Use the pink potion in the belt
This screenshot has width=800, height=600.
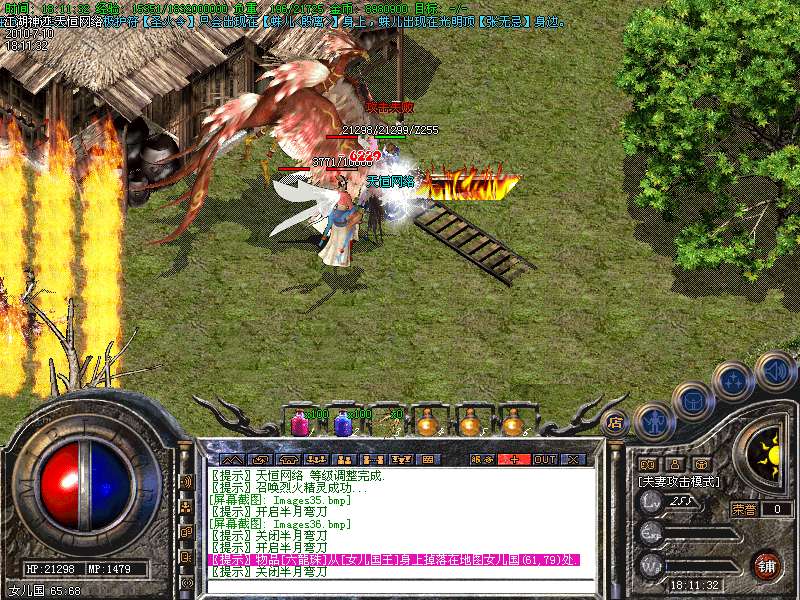[299, 424]
